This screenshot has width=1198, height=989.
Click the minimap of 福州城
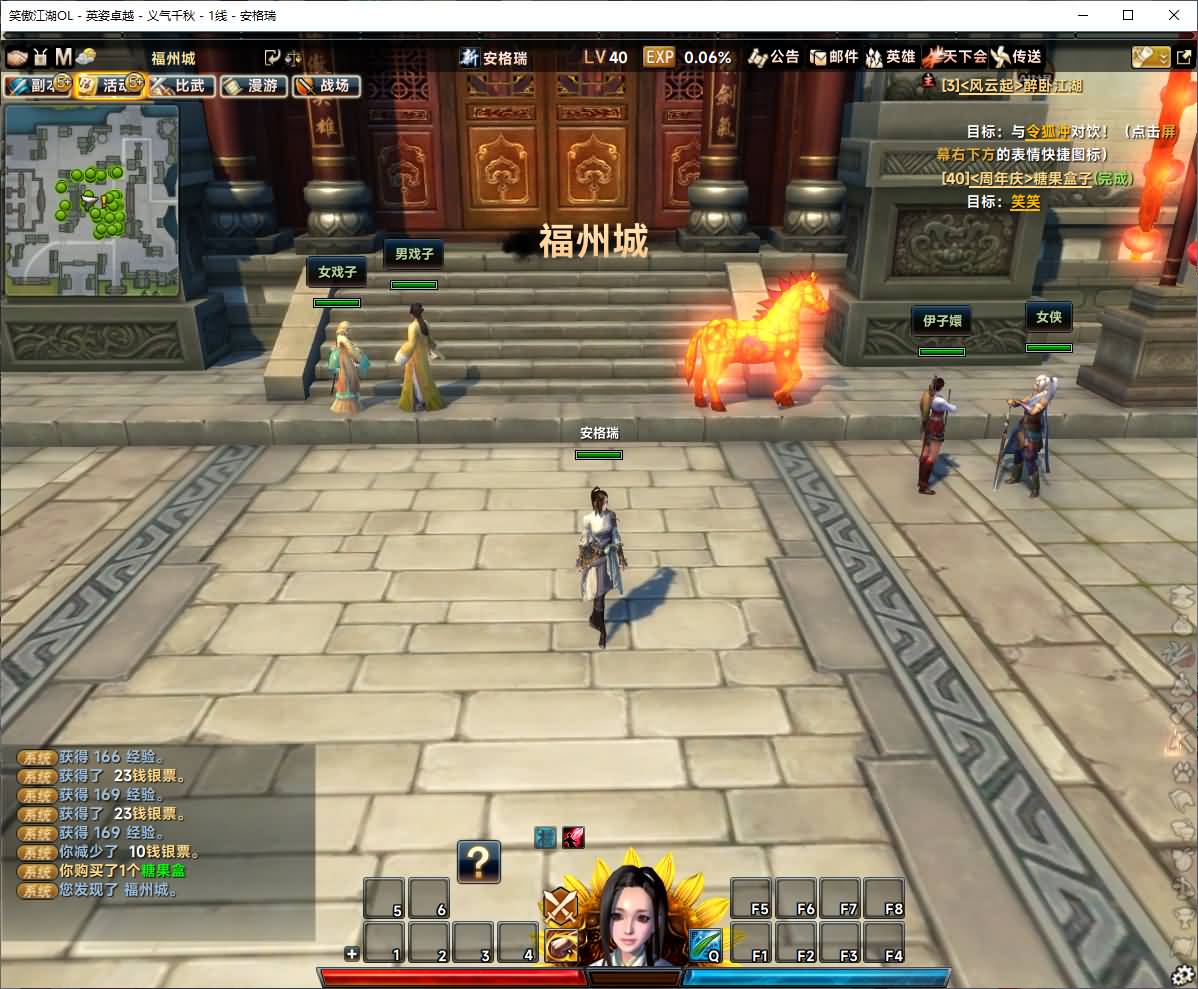tap(92, 200)
